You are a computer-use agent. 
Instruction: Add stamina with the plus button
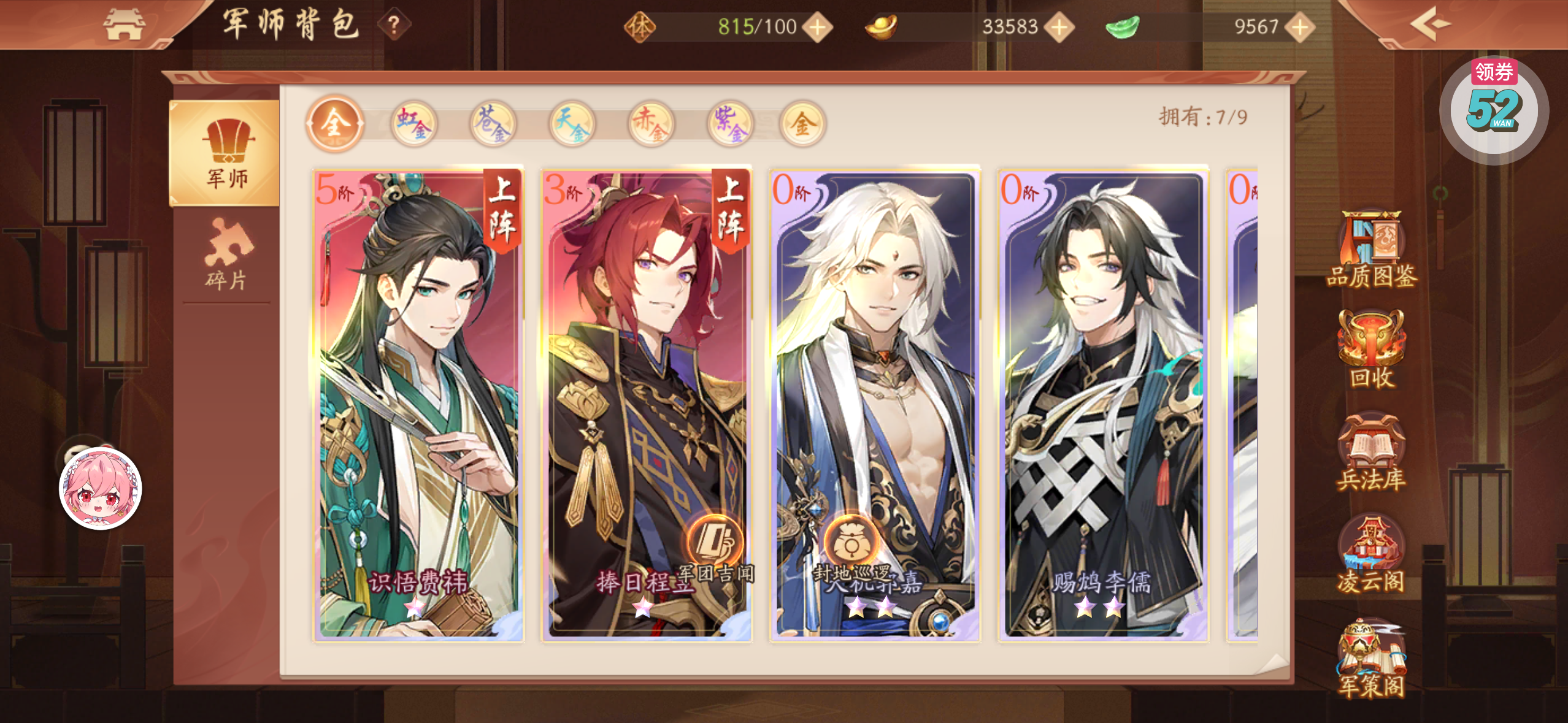818,27
